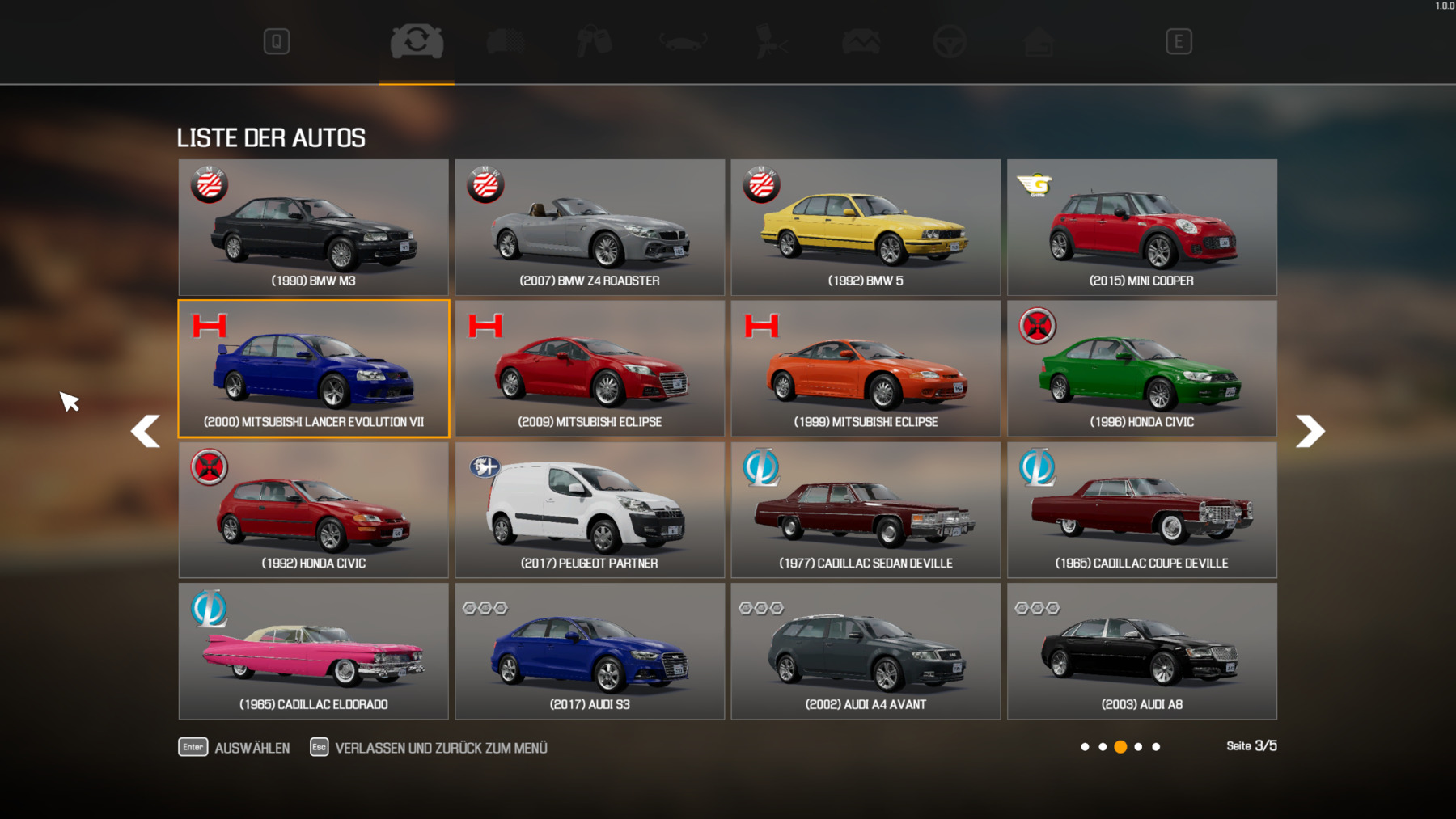Switch to the paint spray gun tab
Screen dimensions: 1456x819
(771, 42)
